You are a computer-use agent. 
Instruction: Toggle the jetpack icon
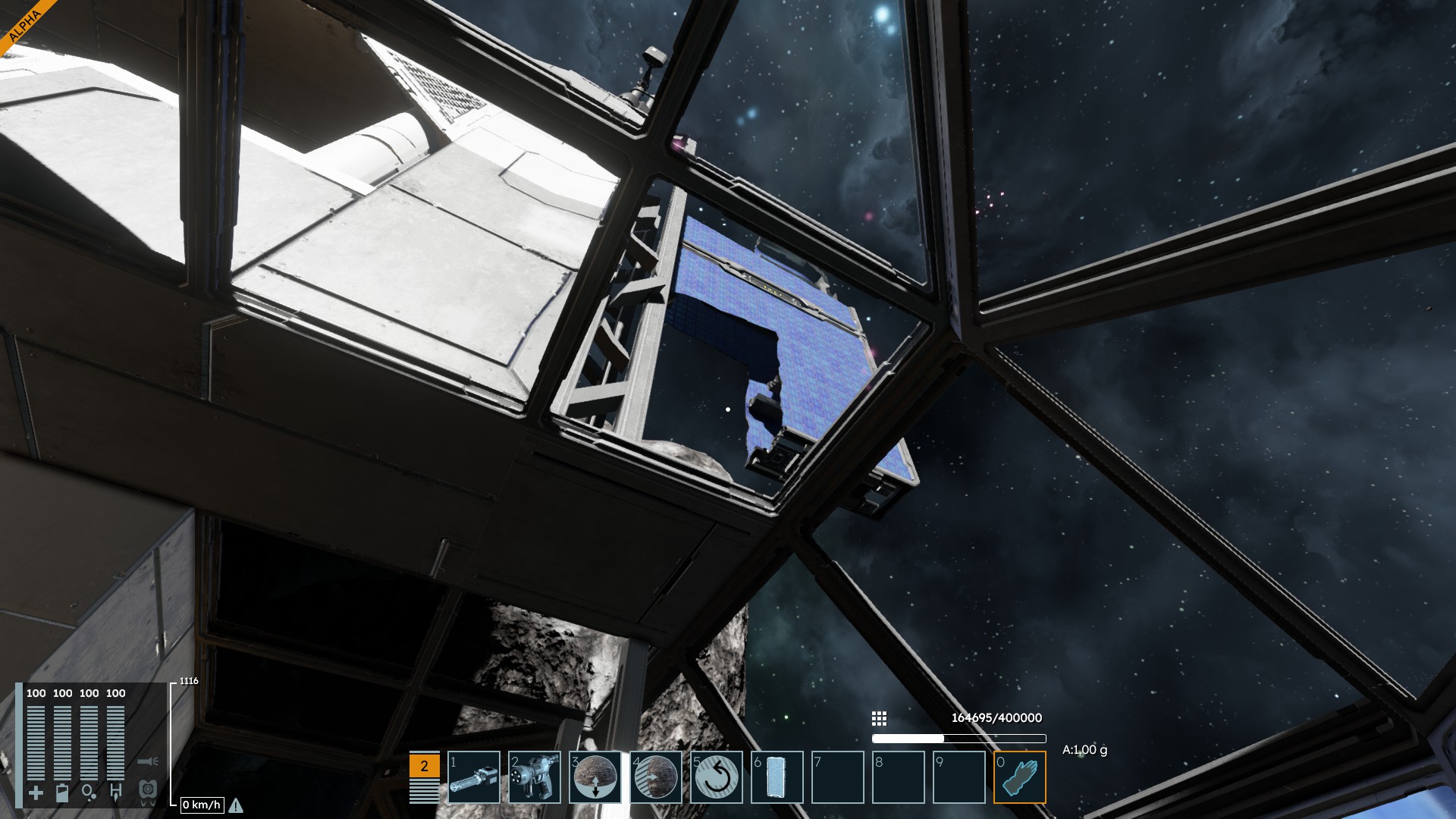click(x=148, y=791)
